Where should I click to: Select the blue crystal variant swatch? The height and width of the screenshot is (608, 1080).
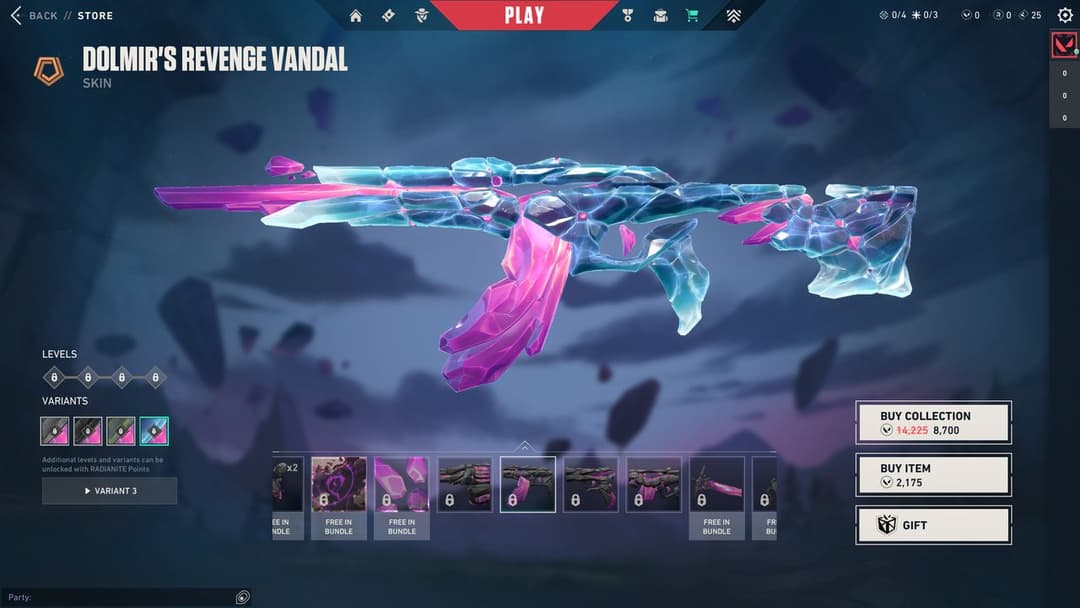click(154, 431)
